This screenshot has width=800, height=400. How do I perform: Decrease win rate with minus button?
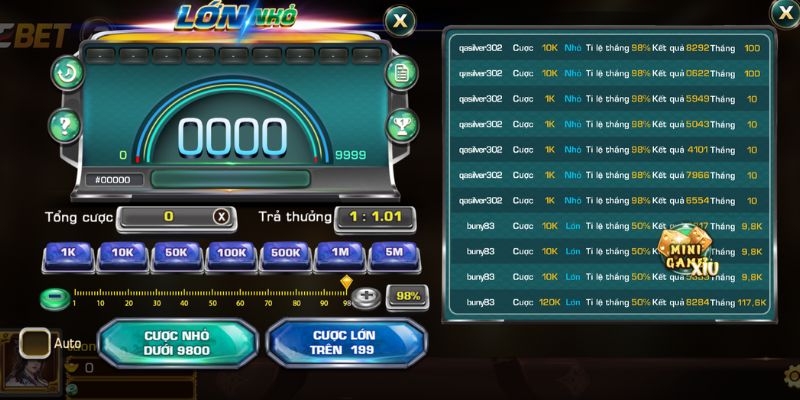[54, 297]
